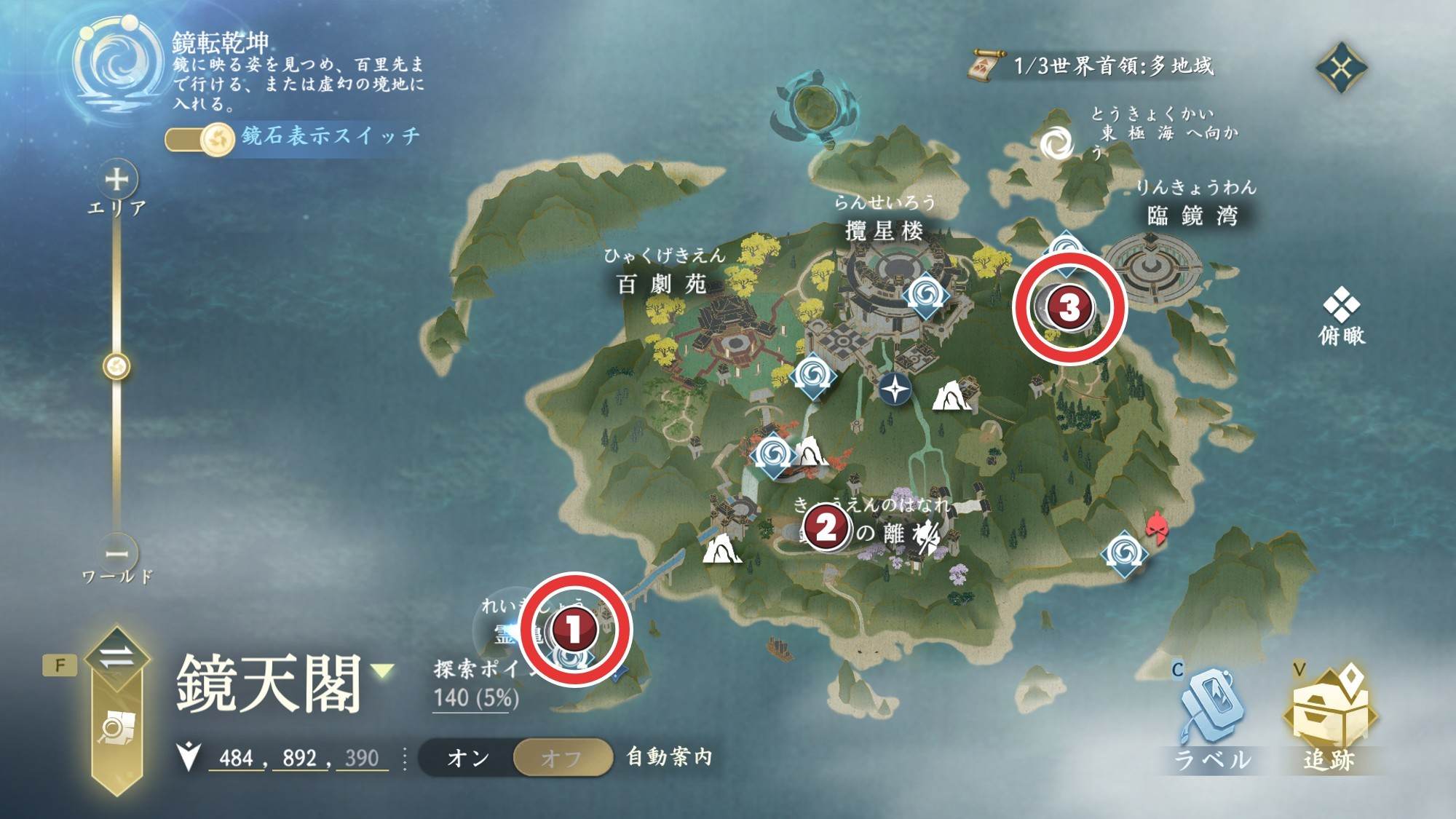Switch to 俯瞰 overview mode
This screenshot has height=819, width=1456.
(1341, 315)
